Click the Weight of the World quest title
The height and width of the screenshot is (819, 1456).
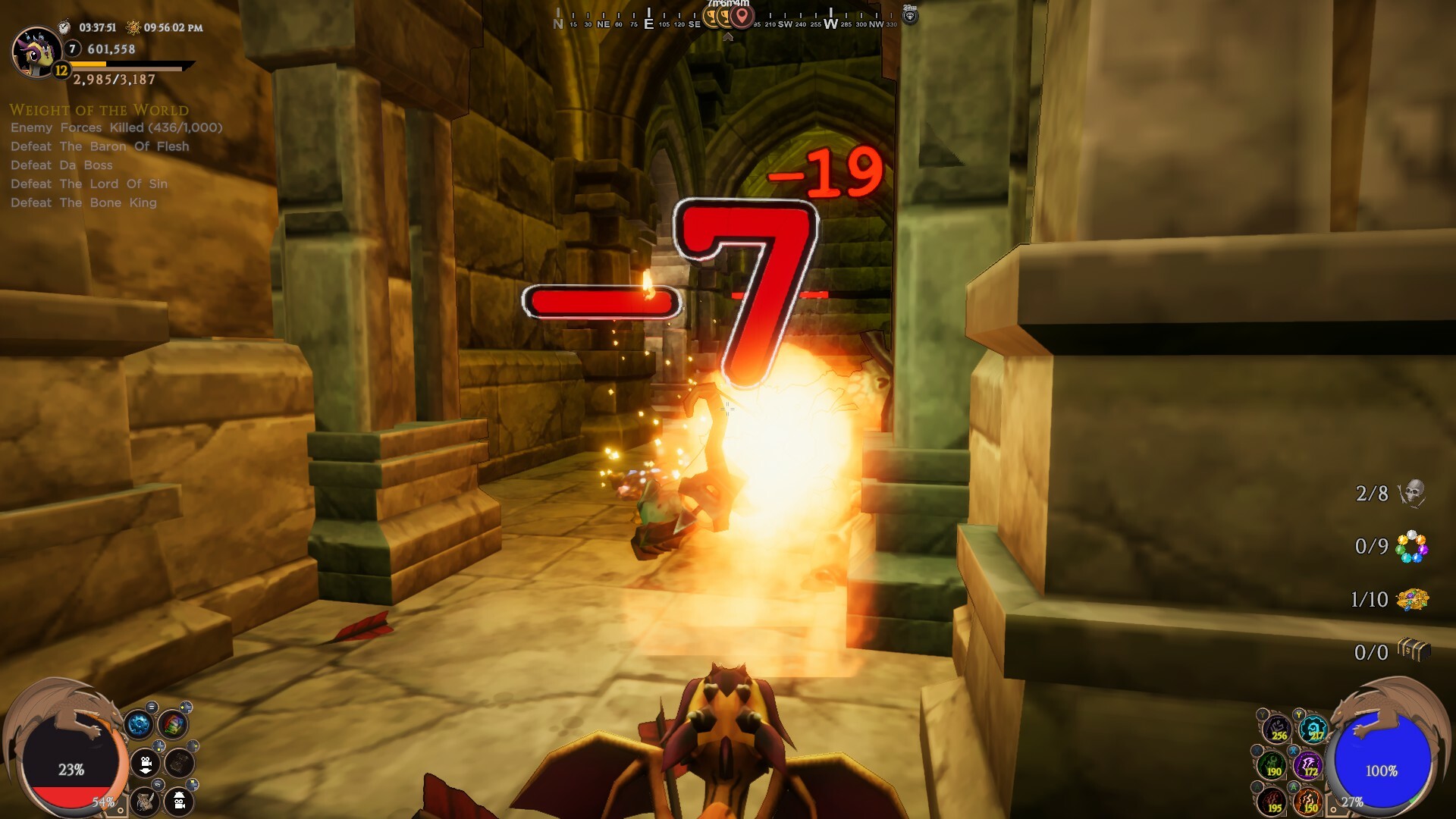tap(99, 109)
